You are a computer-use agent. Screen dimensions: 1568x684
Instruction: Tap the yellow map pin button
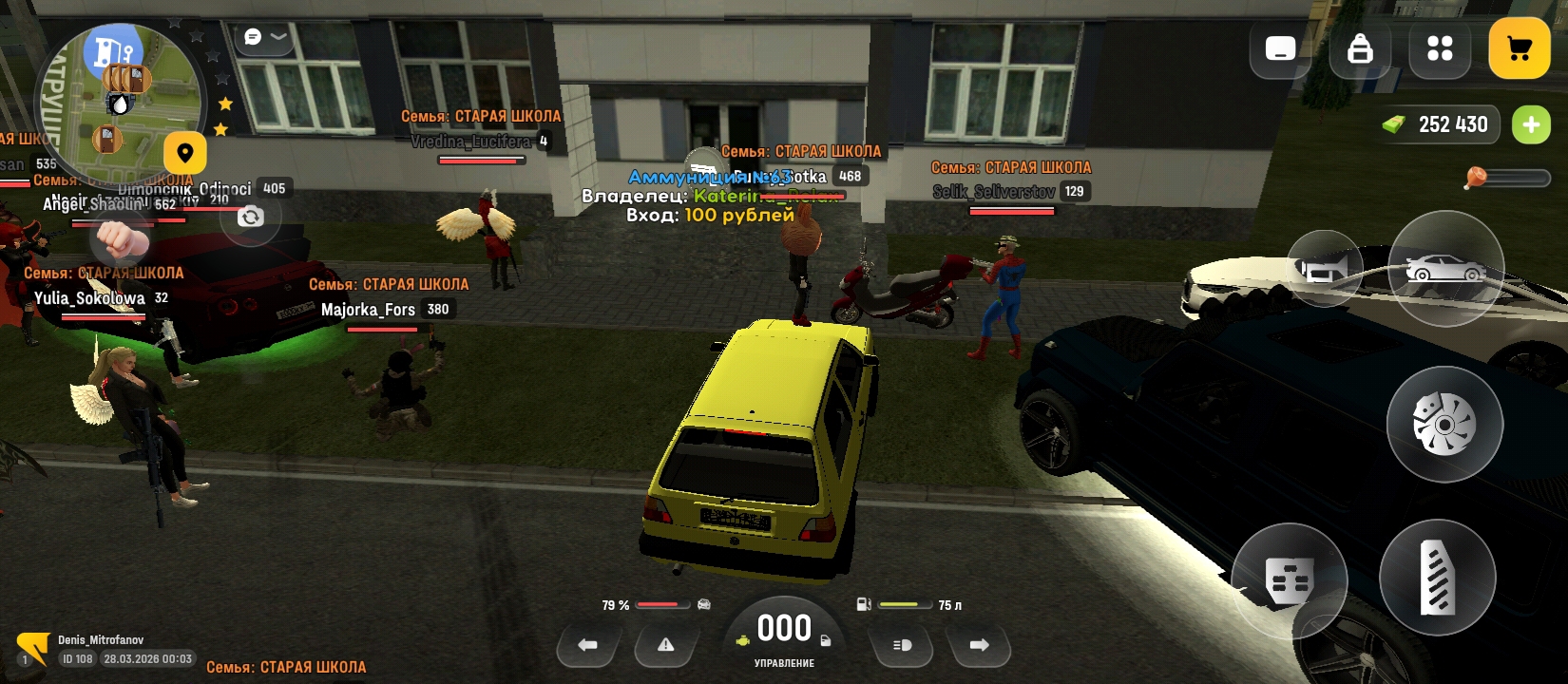pos(184,153)
